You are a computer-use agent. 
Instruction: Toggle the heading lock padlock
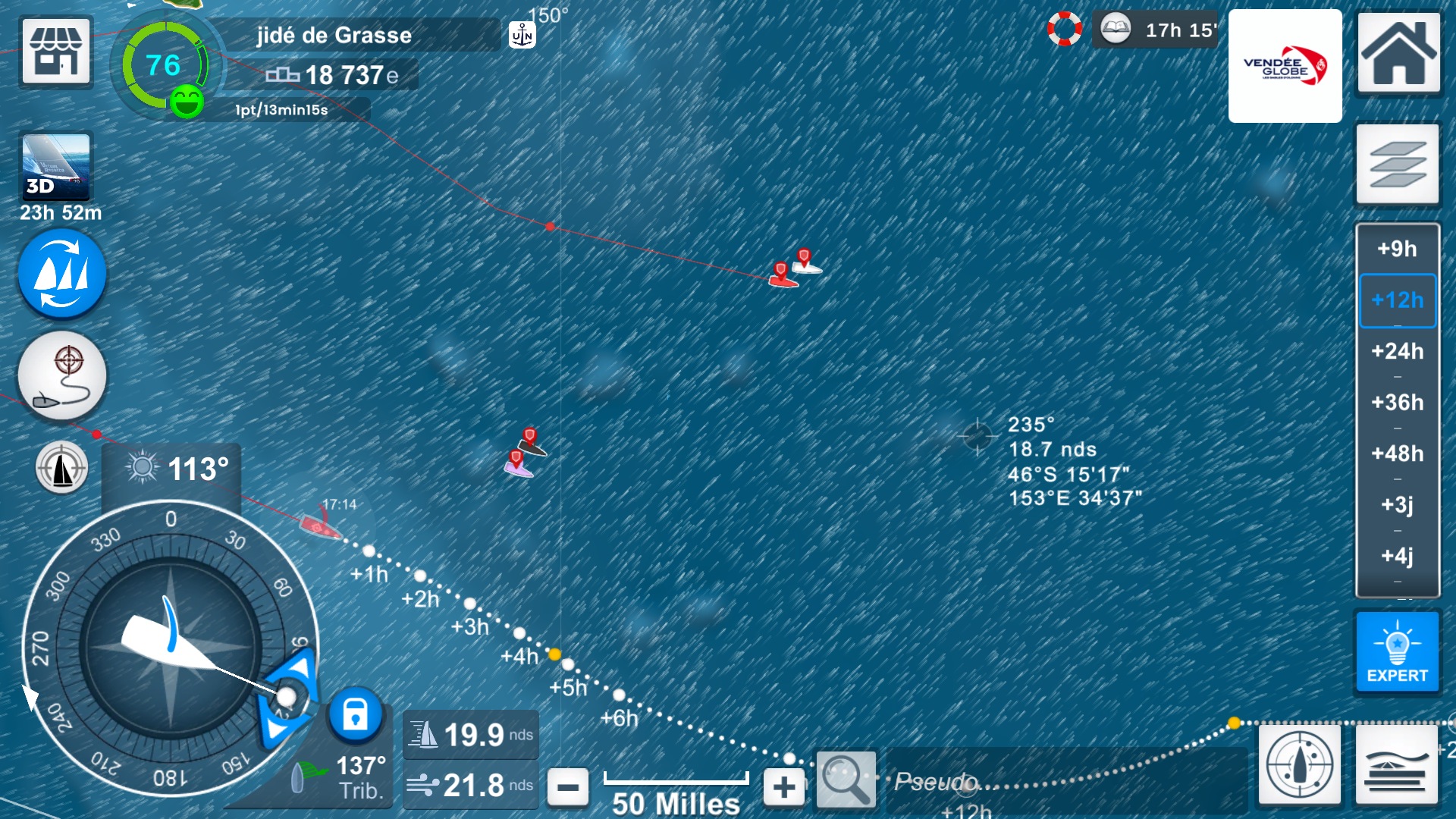click(x=355, y=715)
